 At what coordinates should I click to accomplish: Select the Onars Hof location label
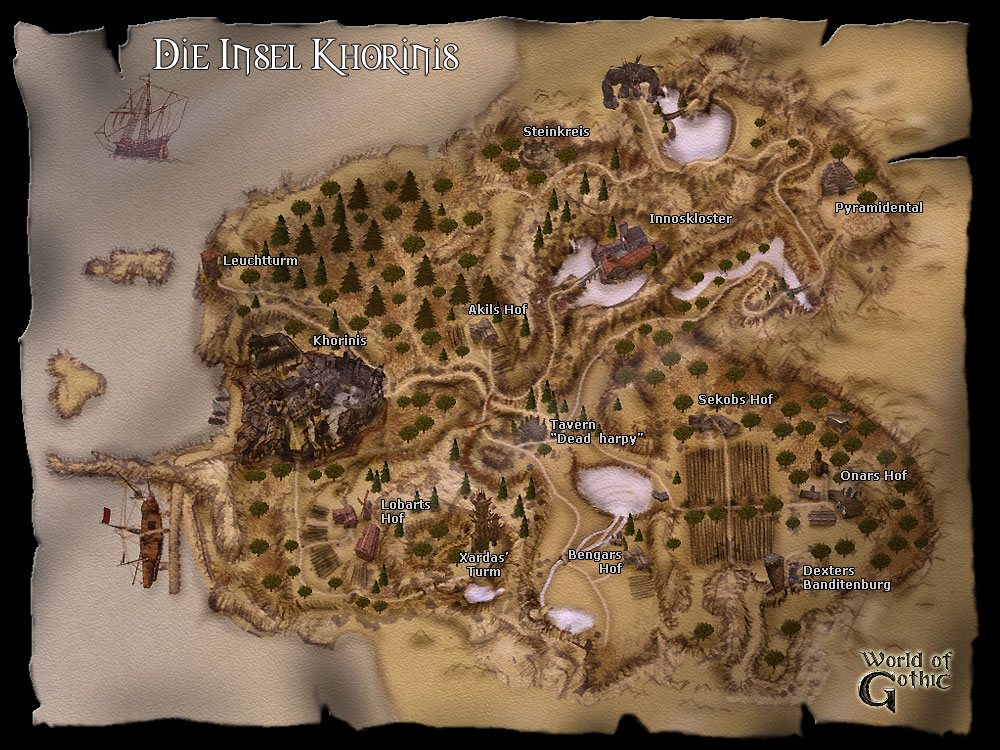(873, 476)
